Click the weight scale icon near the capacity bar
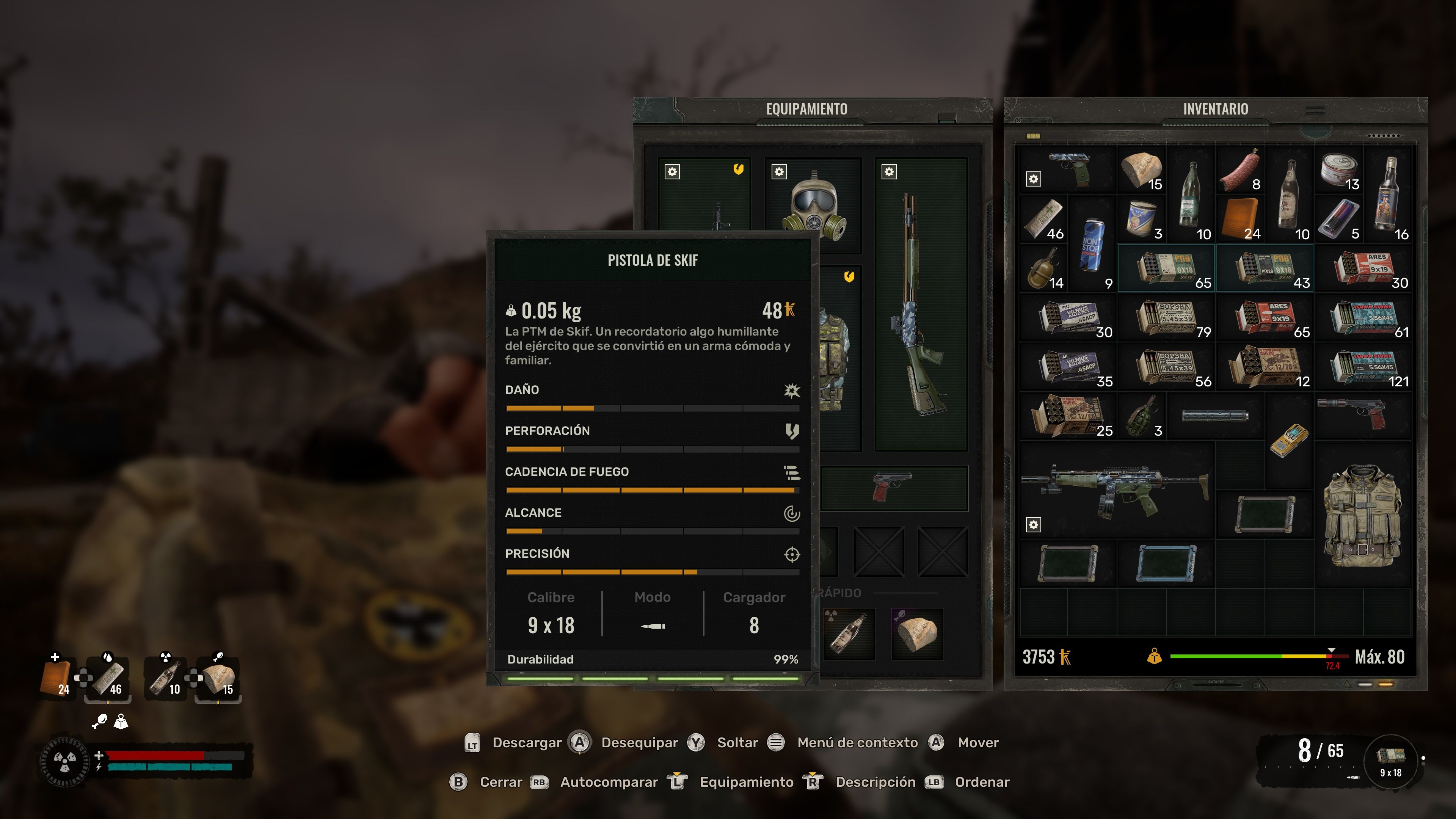1456x819 pixels. click(1155, 657)
